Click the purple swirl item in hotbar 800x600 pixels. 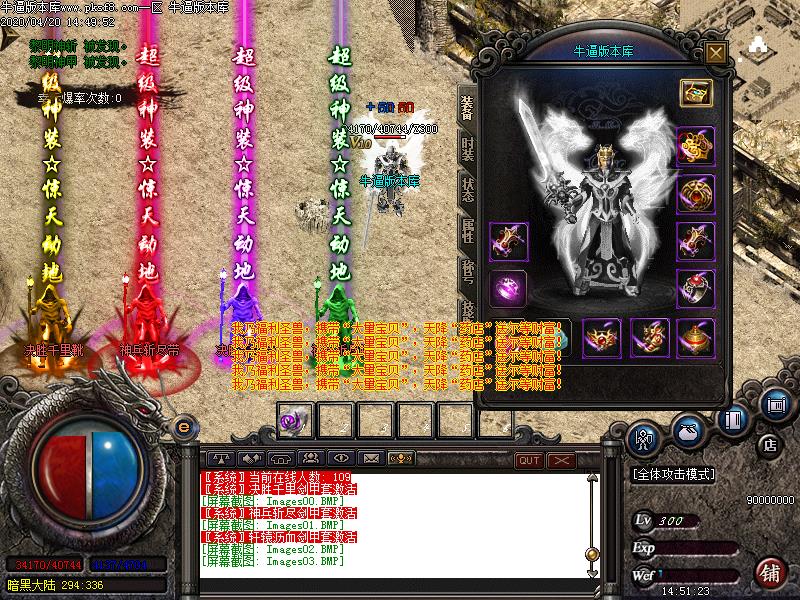click(293, 420)
